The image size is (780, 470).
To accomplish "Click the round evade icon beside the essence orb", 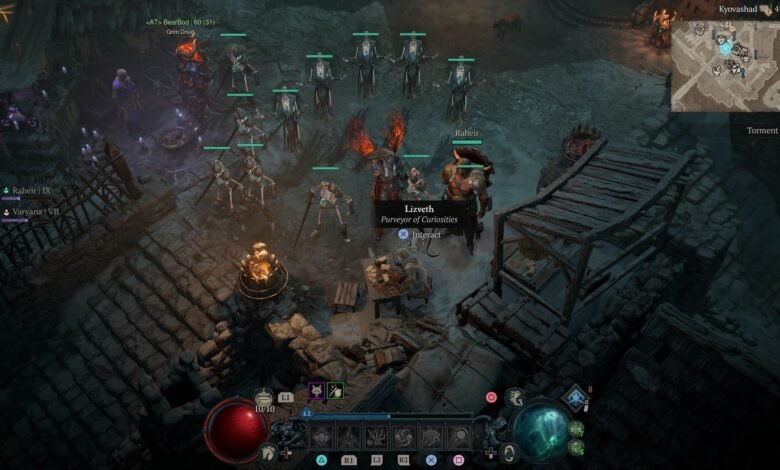I will 508,452.
